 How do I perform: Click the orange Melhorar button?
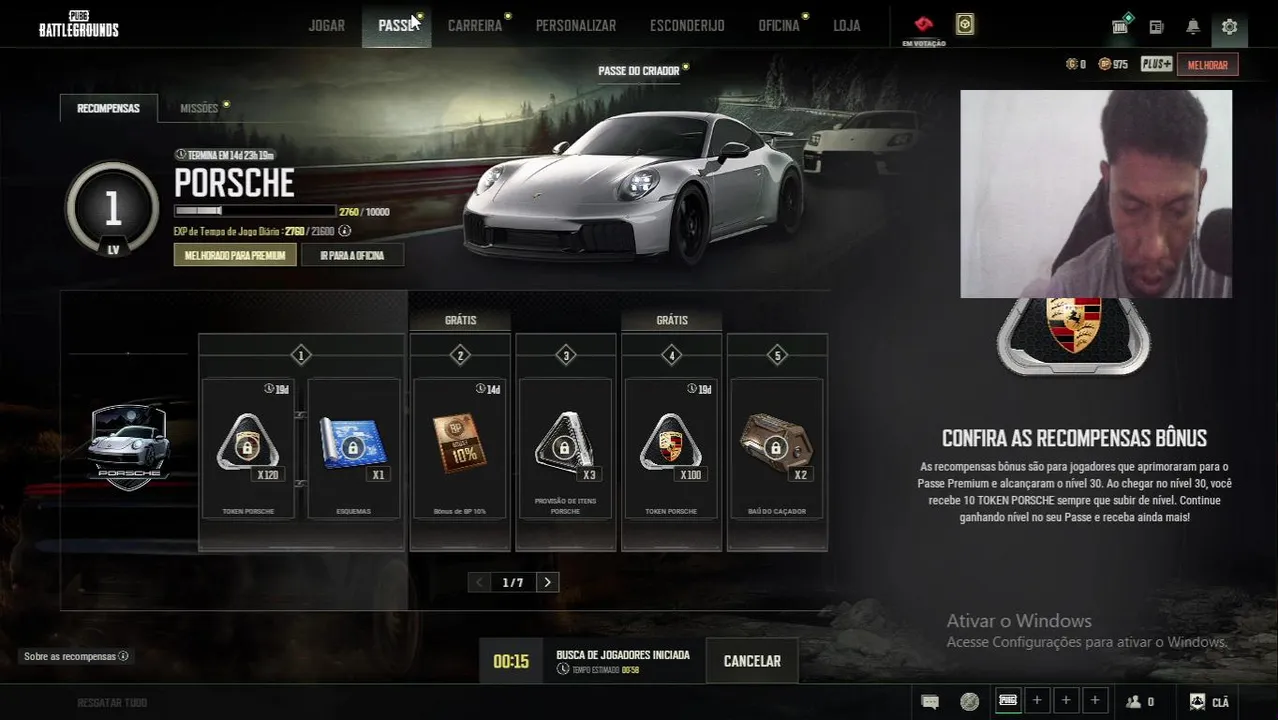(1207, 65)
